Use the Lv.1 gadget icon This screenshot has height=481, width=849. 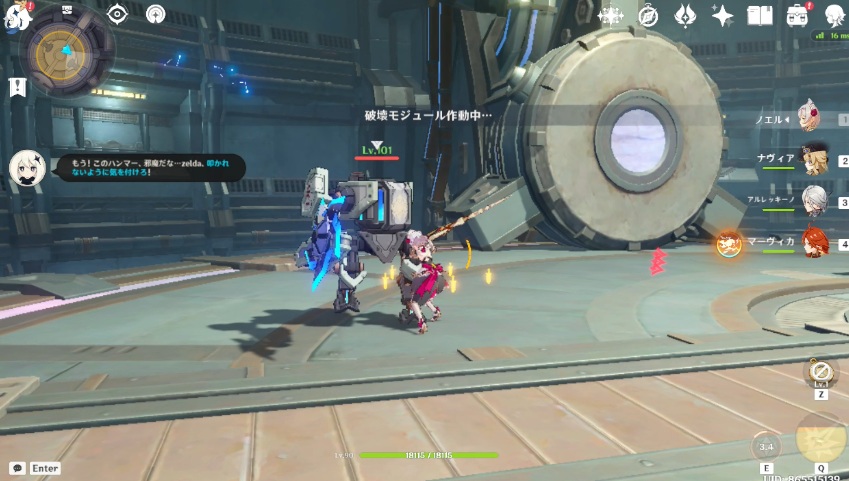820,372
